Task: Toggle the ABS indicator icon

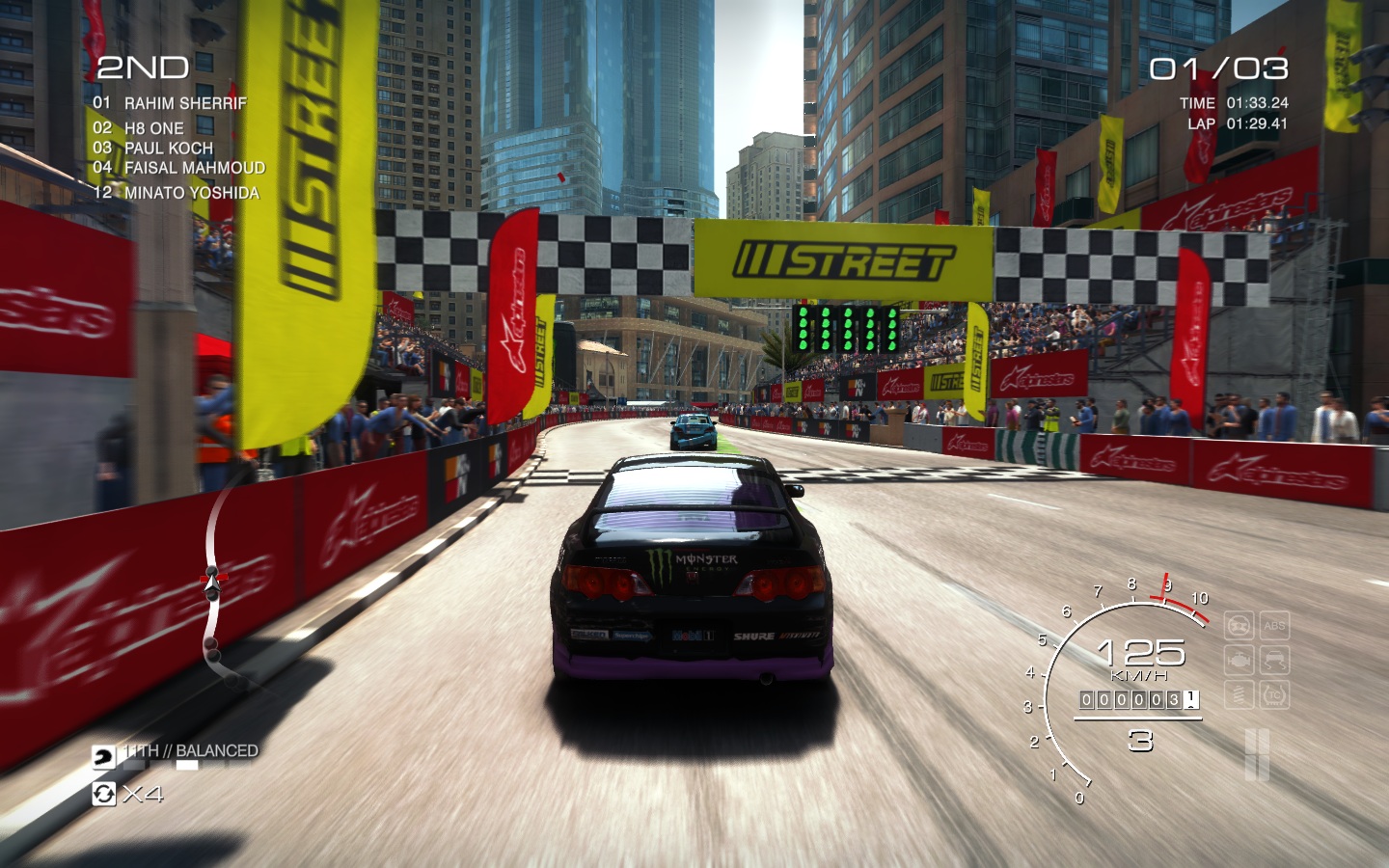Action: [x=1274, y=626]
